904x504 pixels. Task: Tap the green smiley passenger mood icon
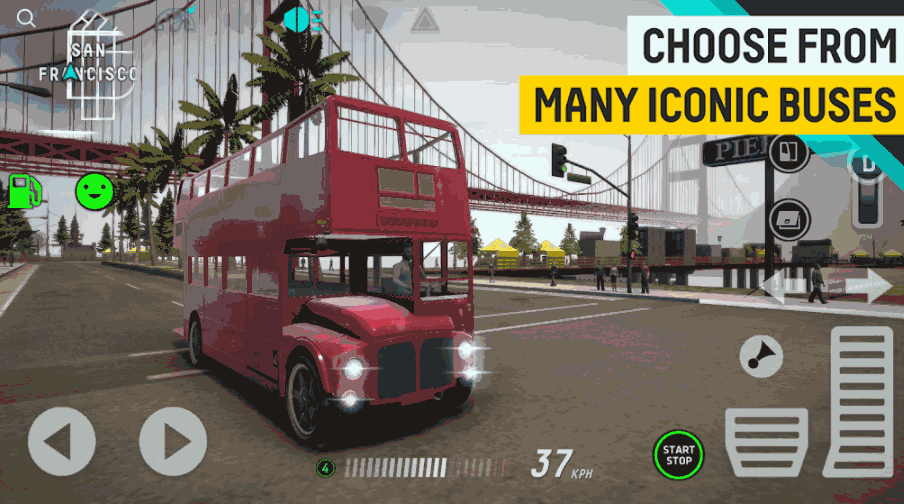pos(95,190)
